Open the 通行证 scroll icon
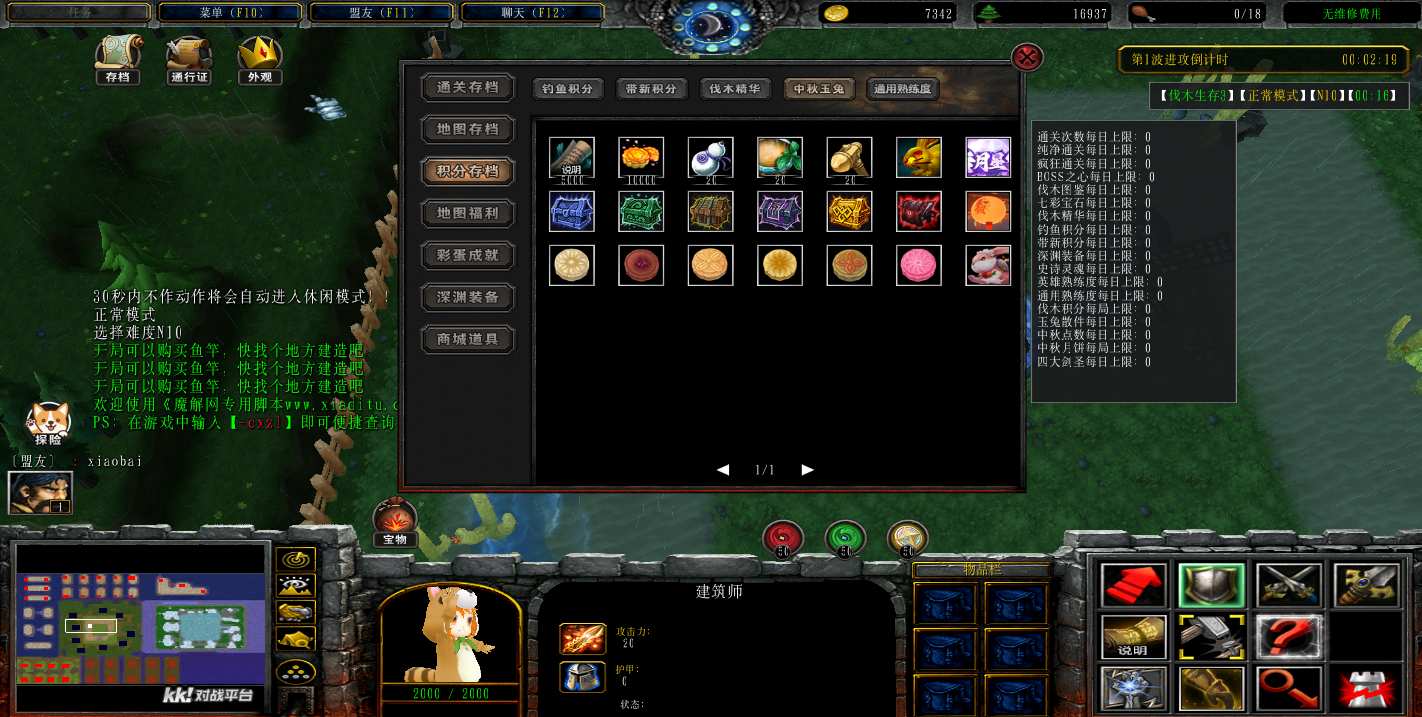The height and width of the screenshot is (717, 1422). [x=189, y=59]
